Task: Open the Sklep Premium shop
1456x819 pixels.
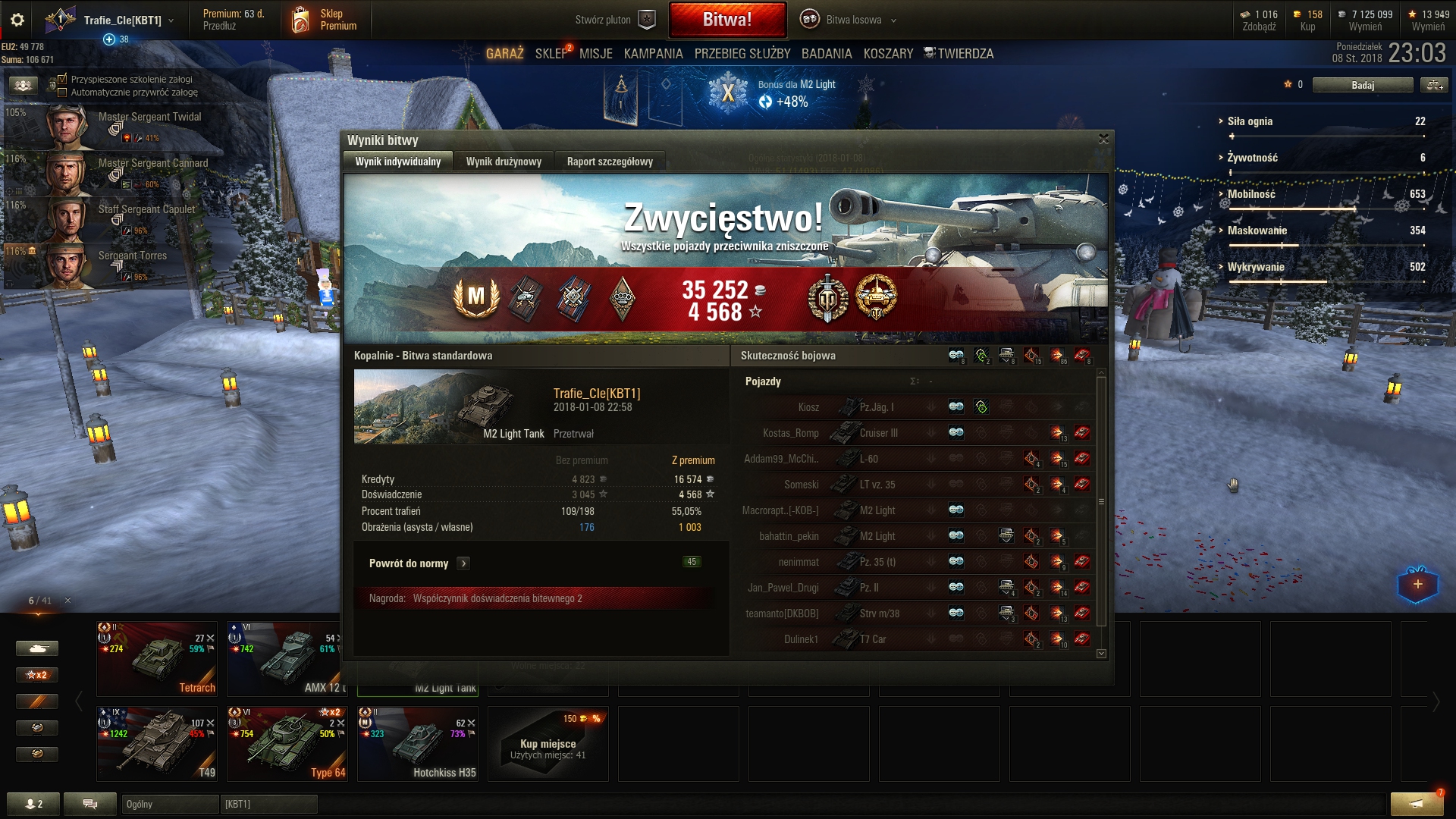Action: point(325,20)
